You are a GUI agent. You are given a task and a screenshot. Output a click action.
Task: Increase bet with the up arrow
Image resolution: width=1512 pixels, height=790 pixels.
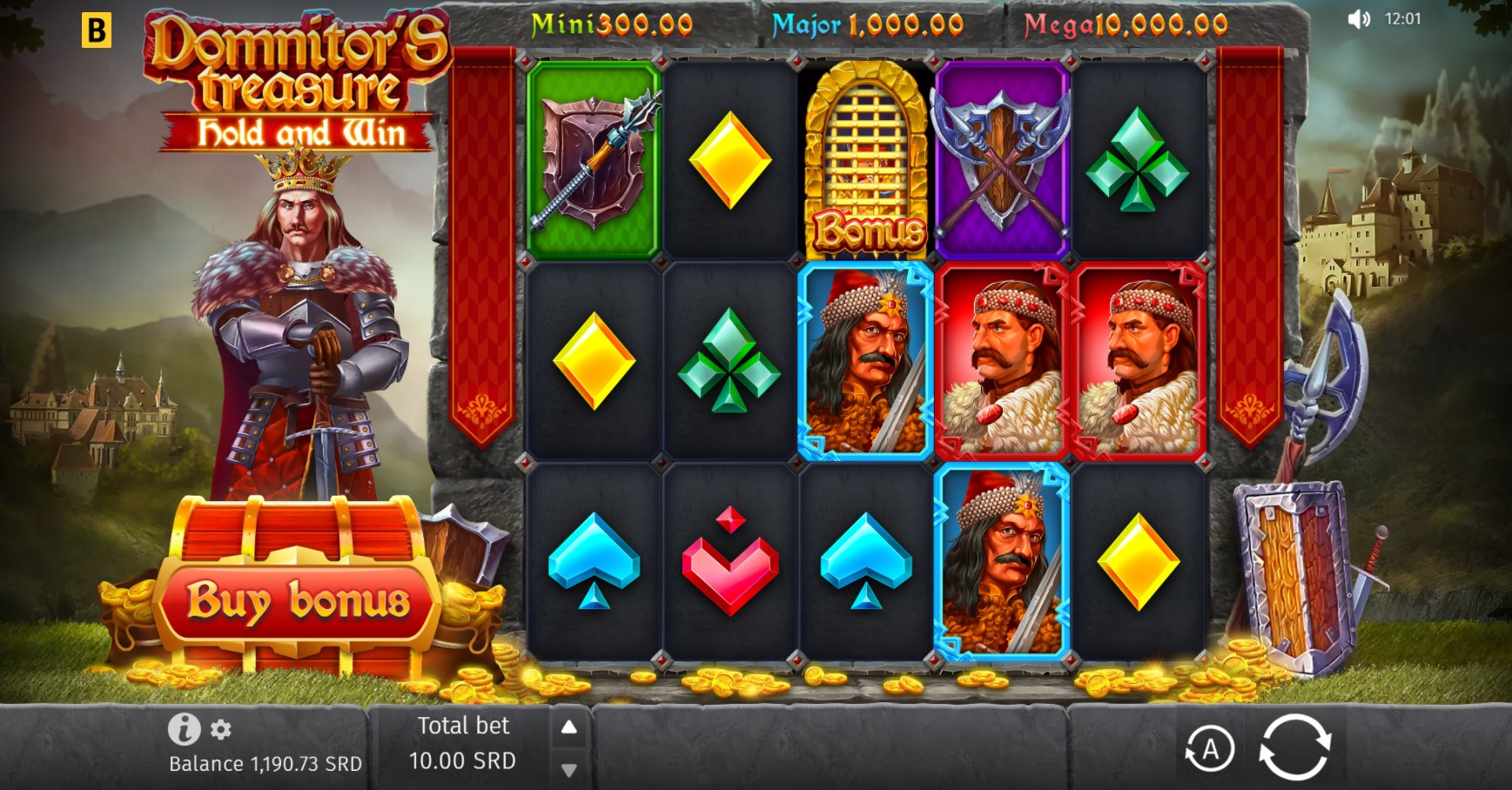(570, 726)
